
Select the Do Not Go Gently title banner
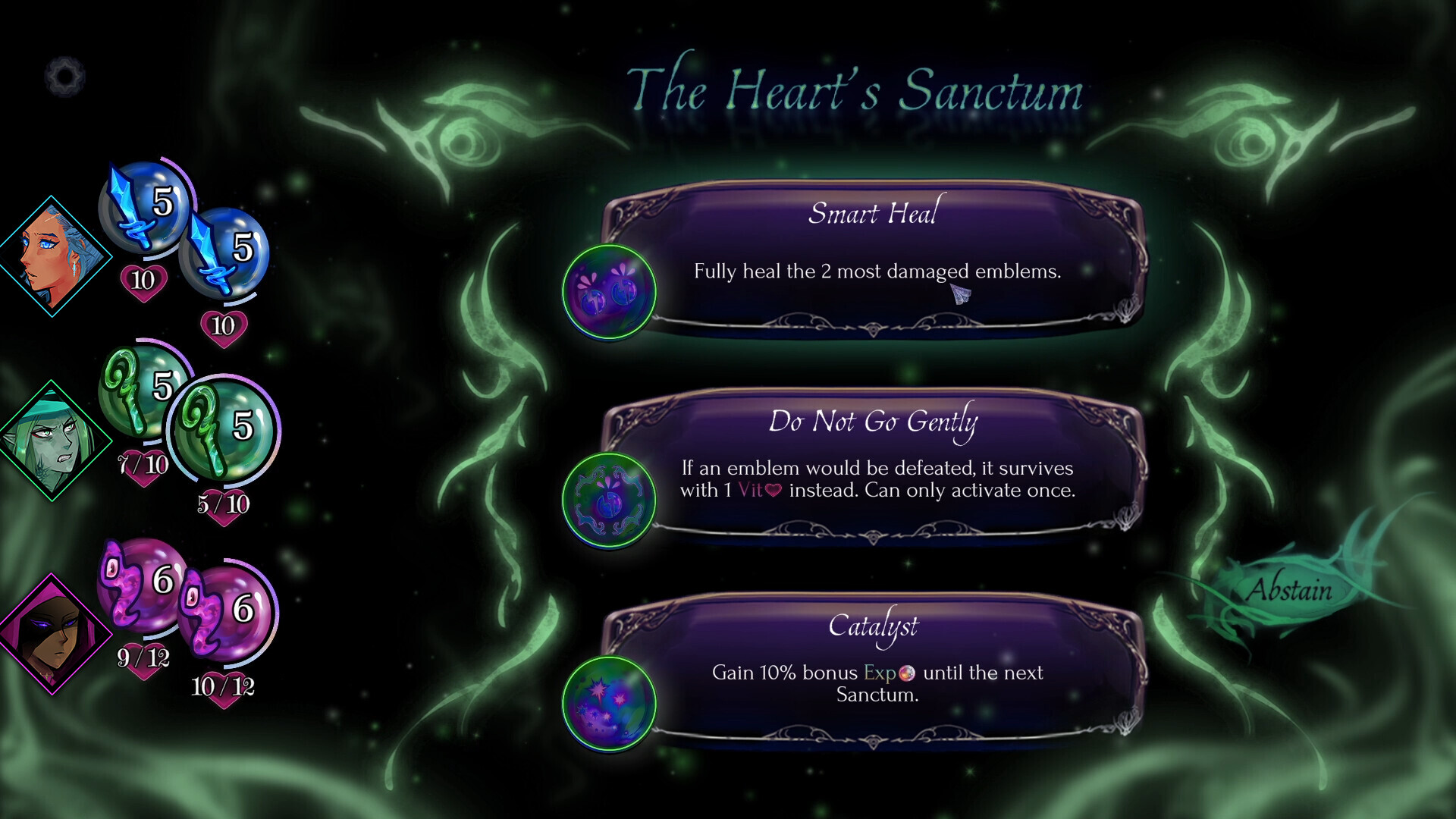pos(874,423)
